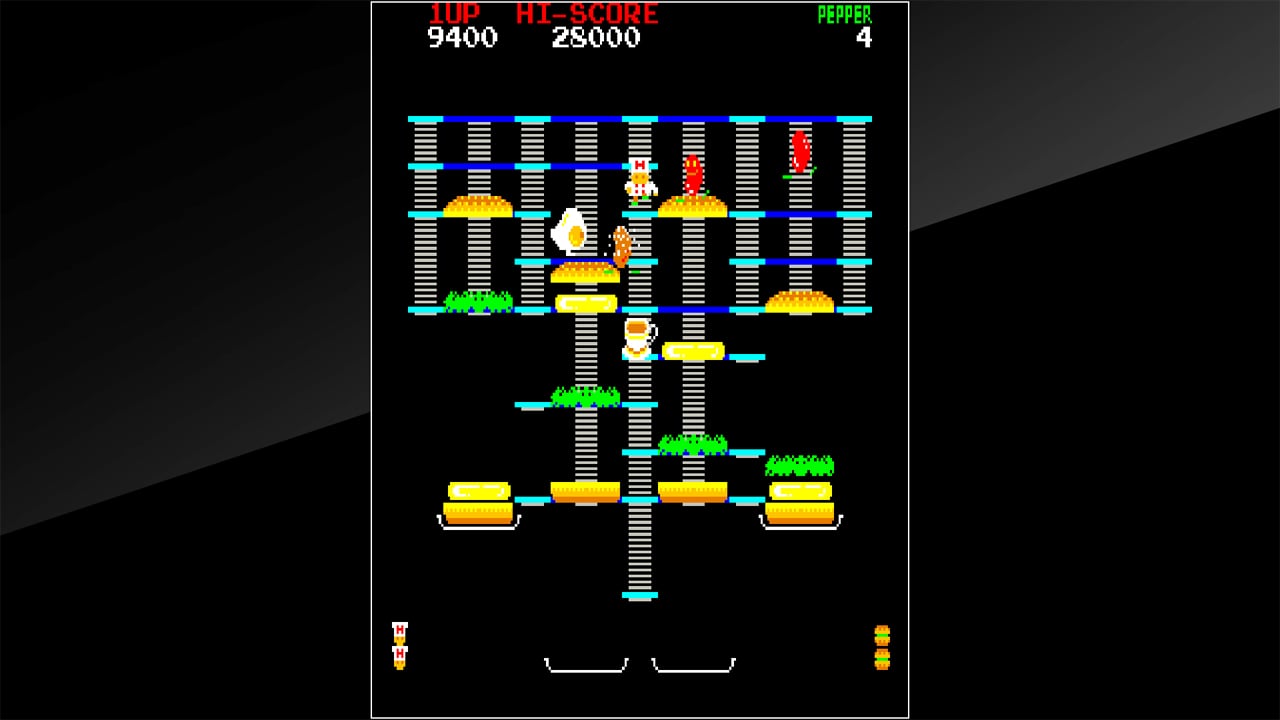Expand the long center ladder below the platforms

pyautogui.click(x=640, y=550)
